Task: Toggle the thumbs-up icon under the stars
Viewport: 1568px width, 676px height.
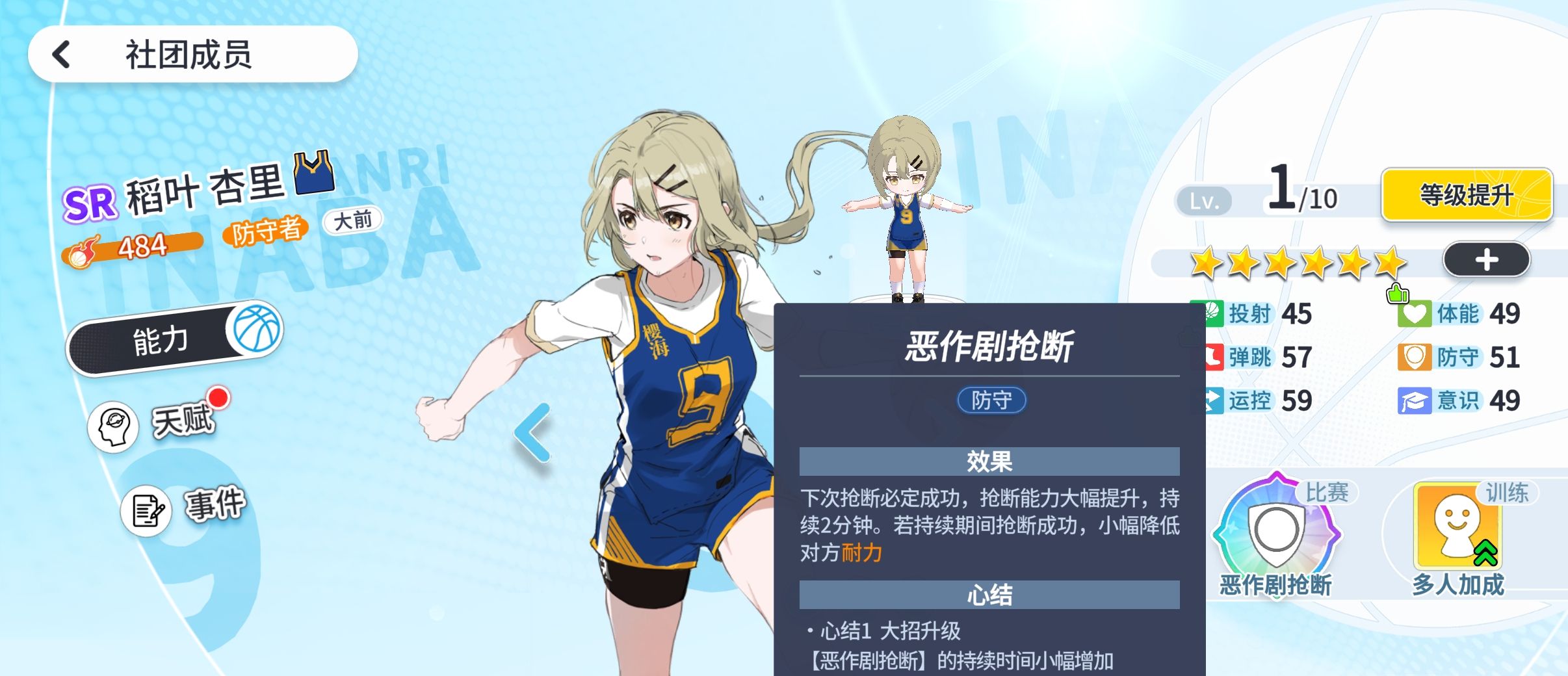Action: 1396,294
